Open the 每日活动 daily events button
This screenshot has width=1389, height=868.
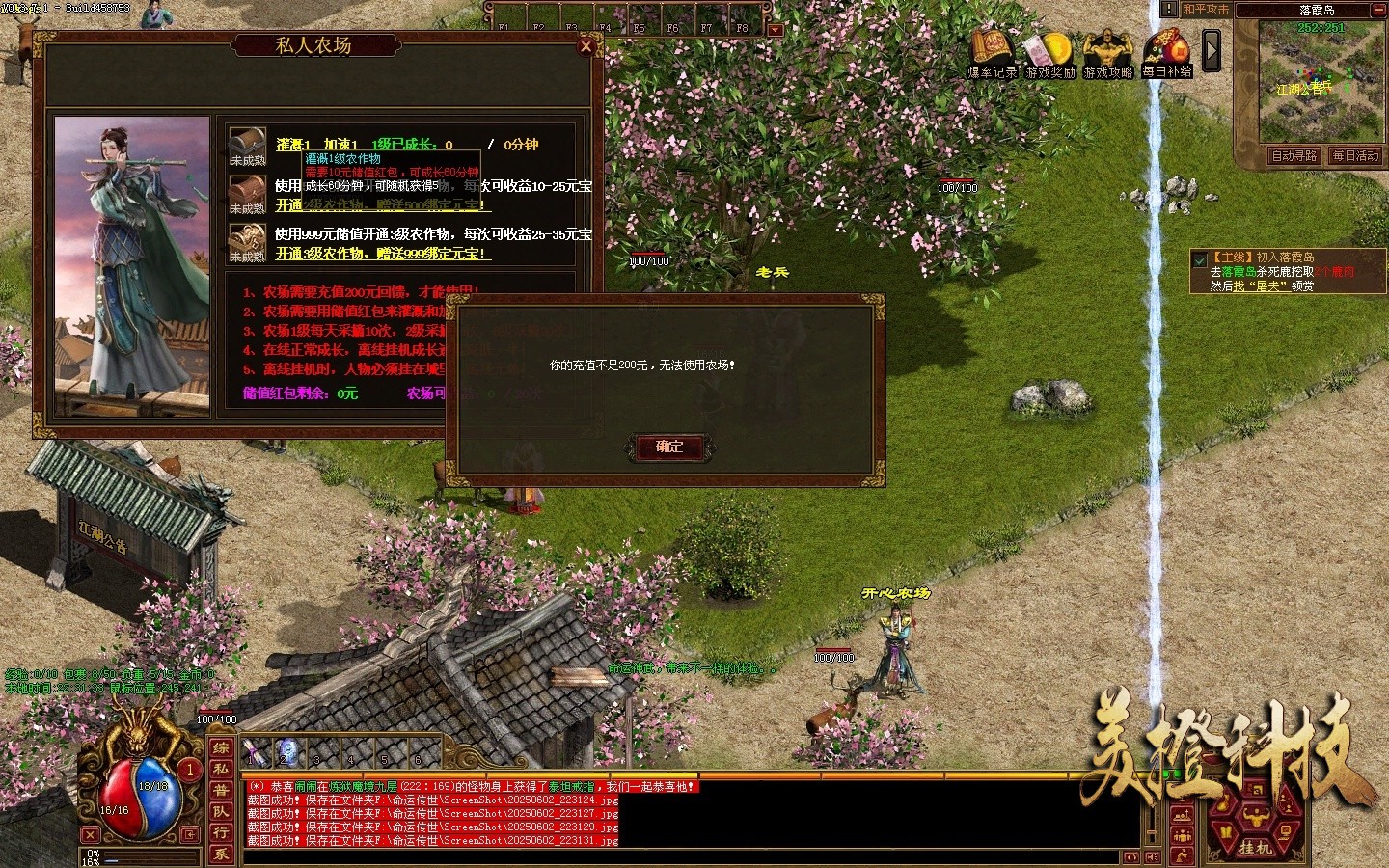(x=1356, y=156)
